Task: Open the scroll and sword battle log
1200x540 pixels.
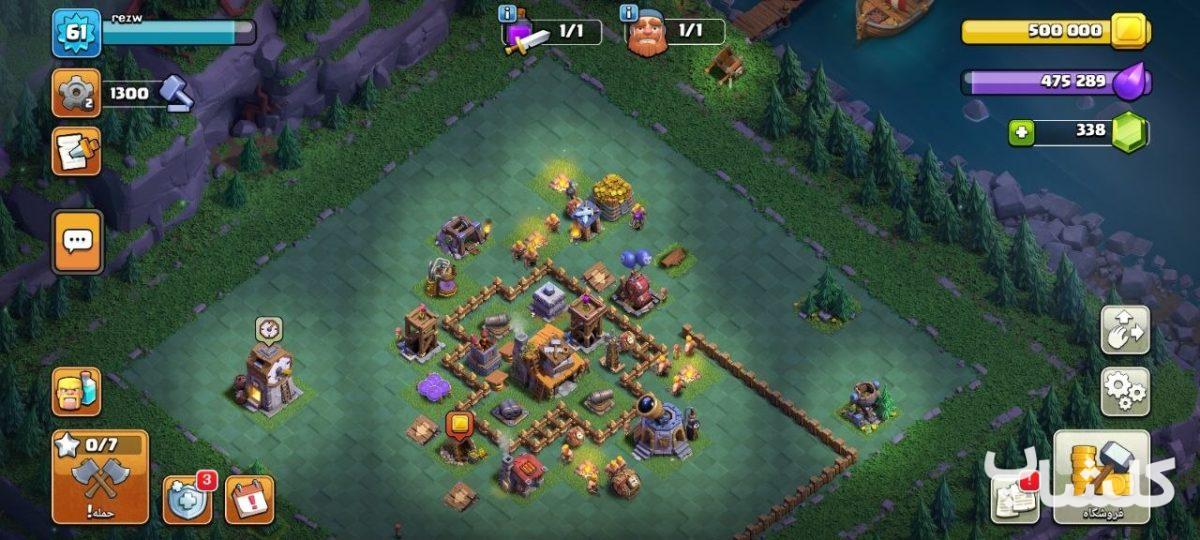Action: [x=76, y=151]
